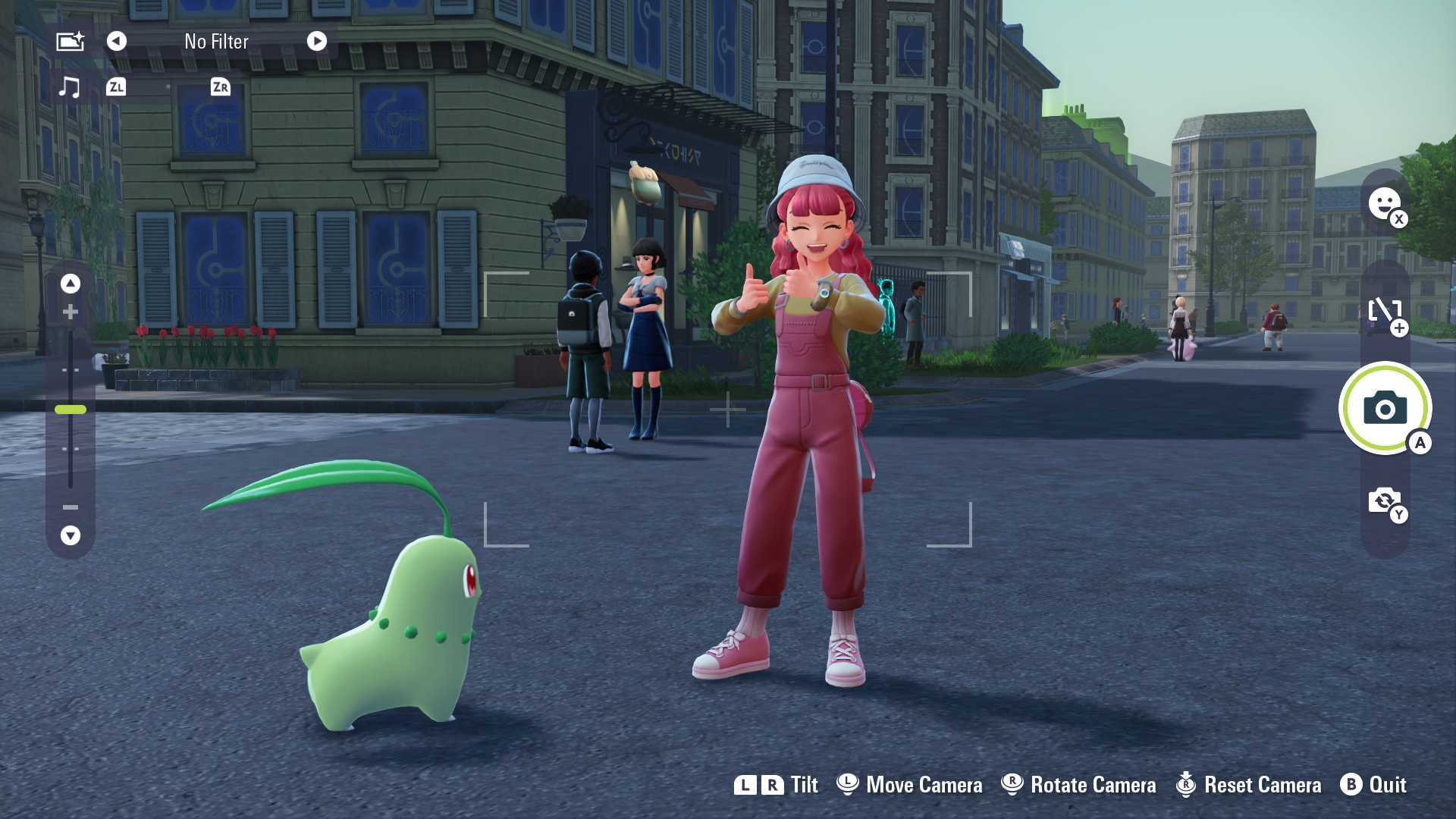Screen dimensions: 1456x819
Task: Open the emote face expression menu
Action: (1384, 203)
